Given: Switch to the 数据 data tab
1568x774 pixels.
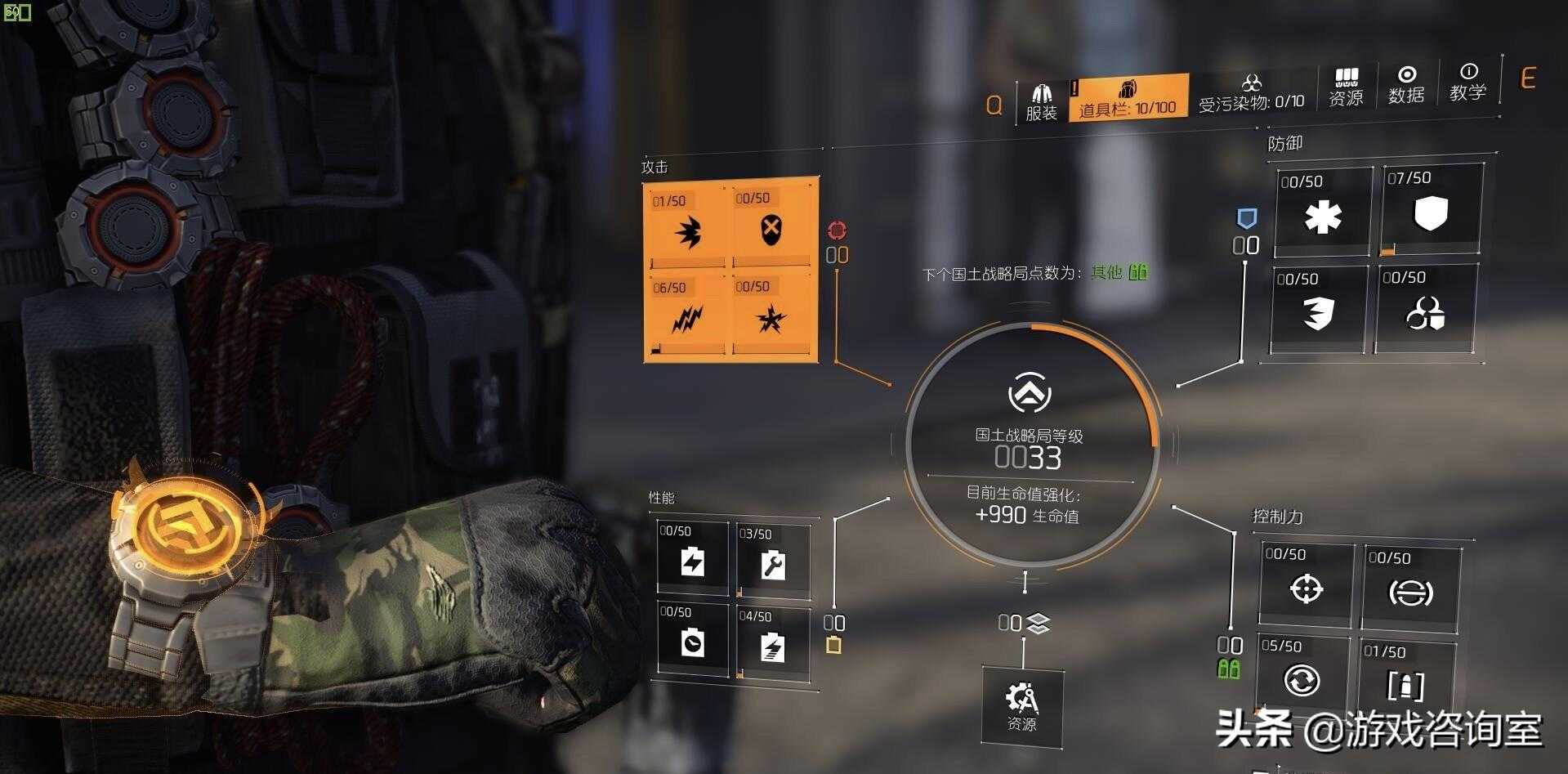Looking at the screenshot, I should tap(1406, 86).
